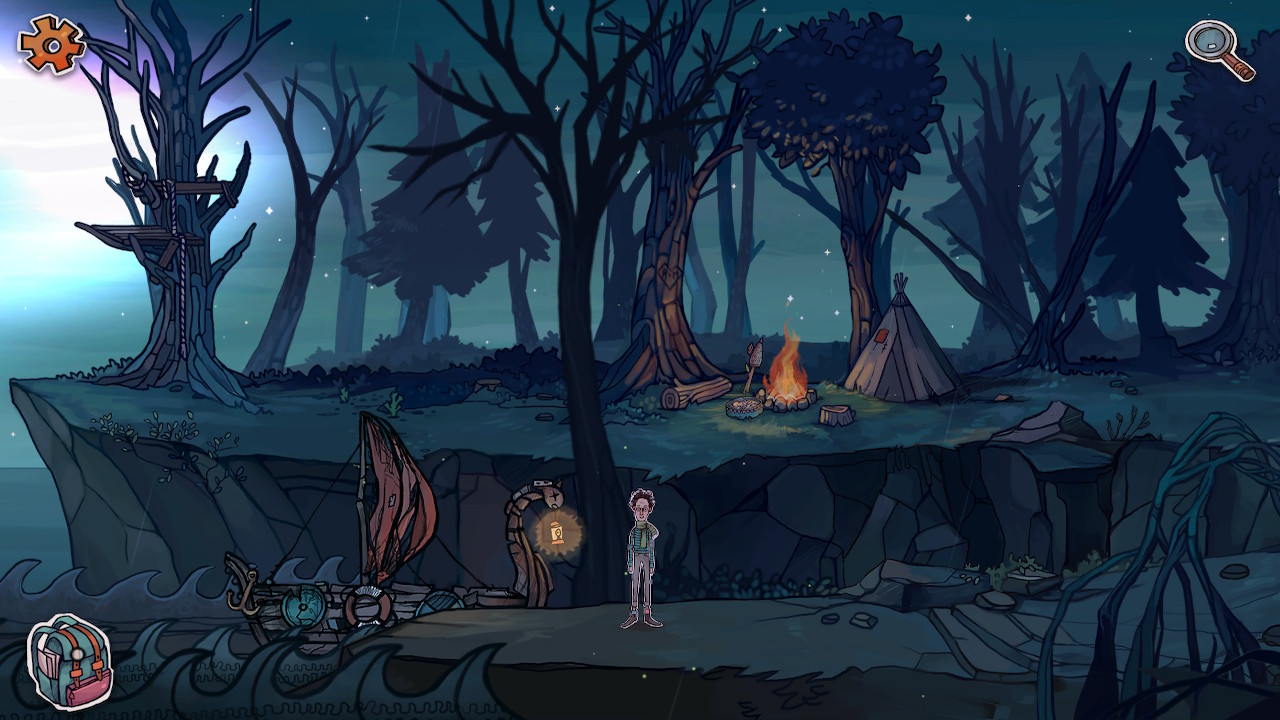Click the cooking pan beside the fire
This screenshot has width=1280, height=720.
point(745,408)
